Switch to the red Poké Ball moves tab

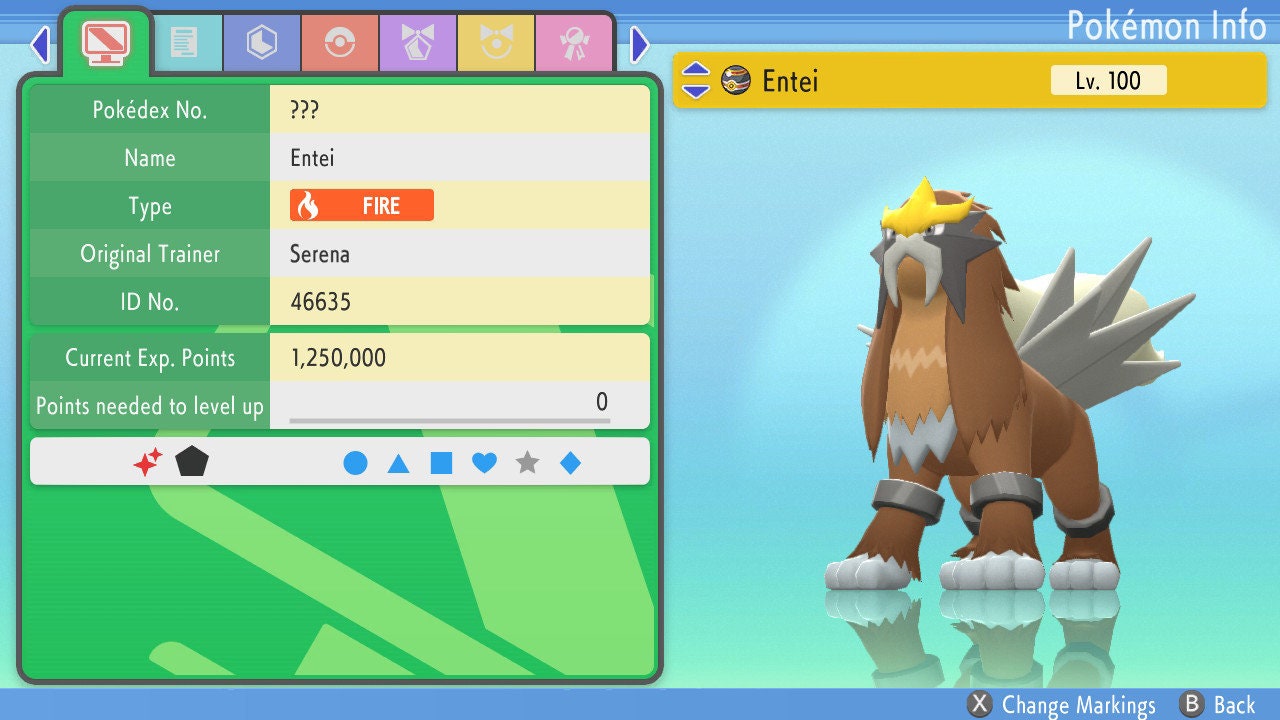click(x=339, y=43)
